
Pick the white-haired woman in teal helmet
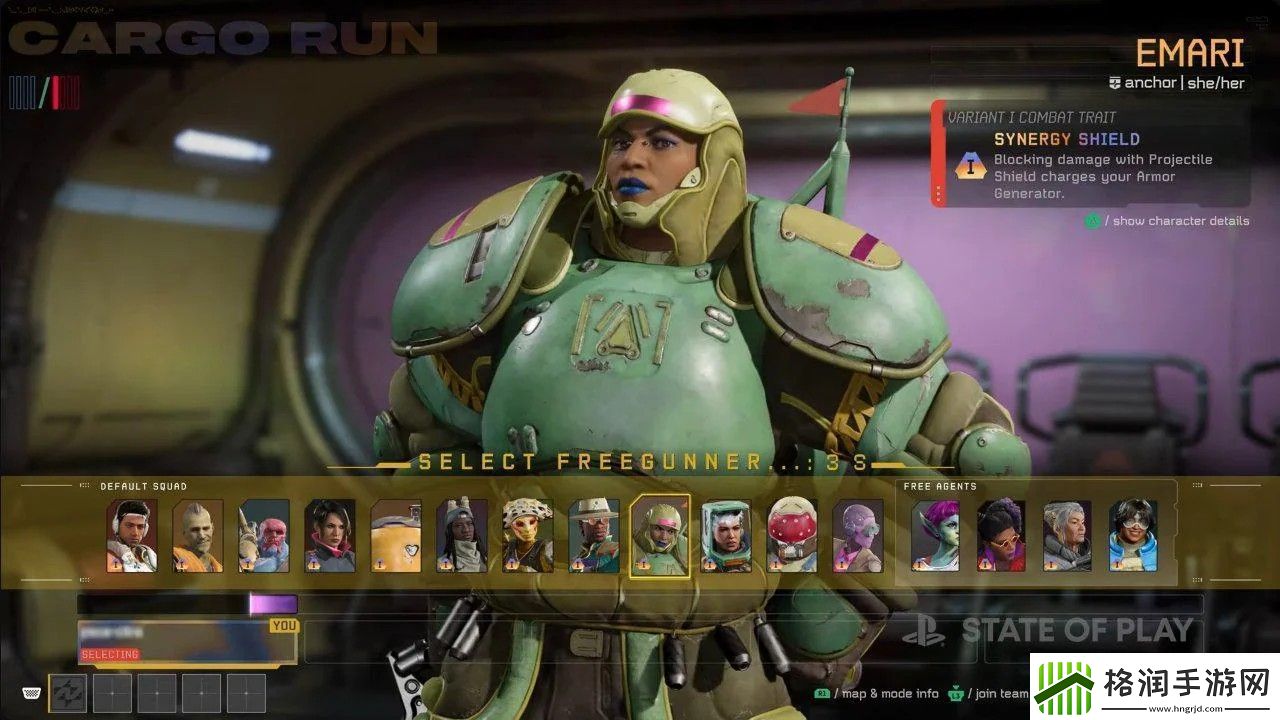point(726,536)
